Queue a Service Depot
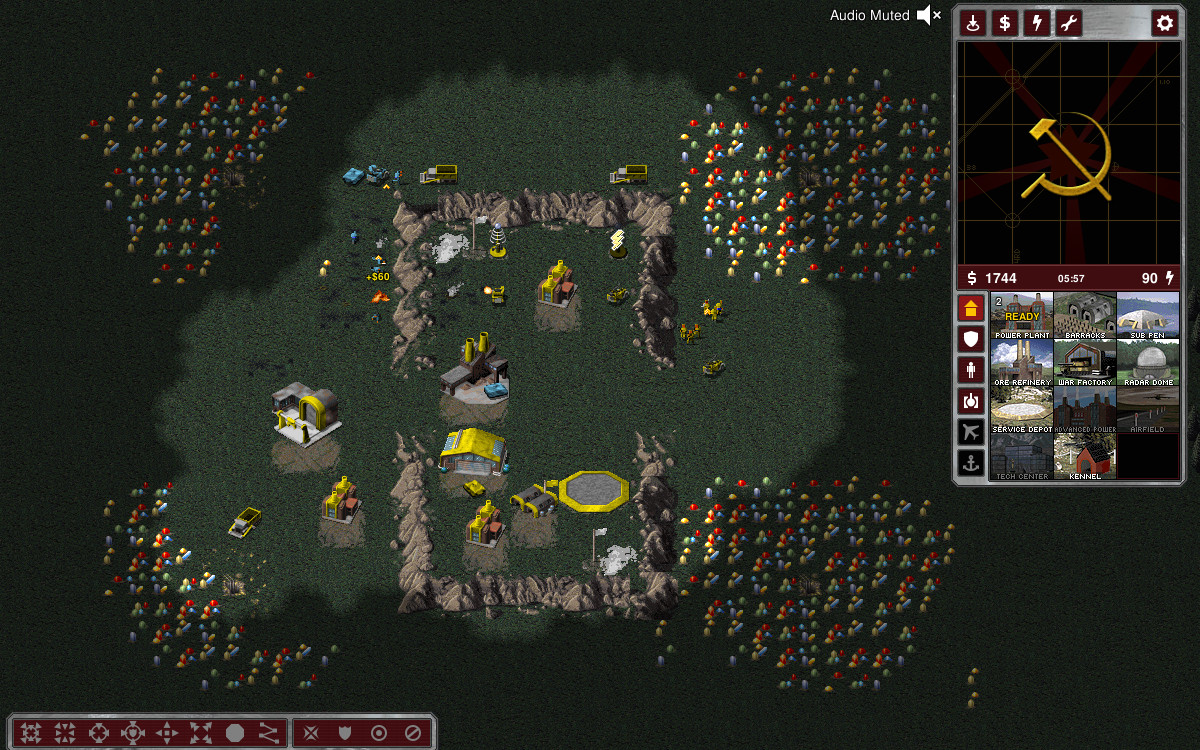The image size is (1200, 750). tap(1022, 410)
